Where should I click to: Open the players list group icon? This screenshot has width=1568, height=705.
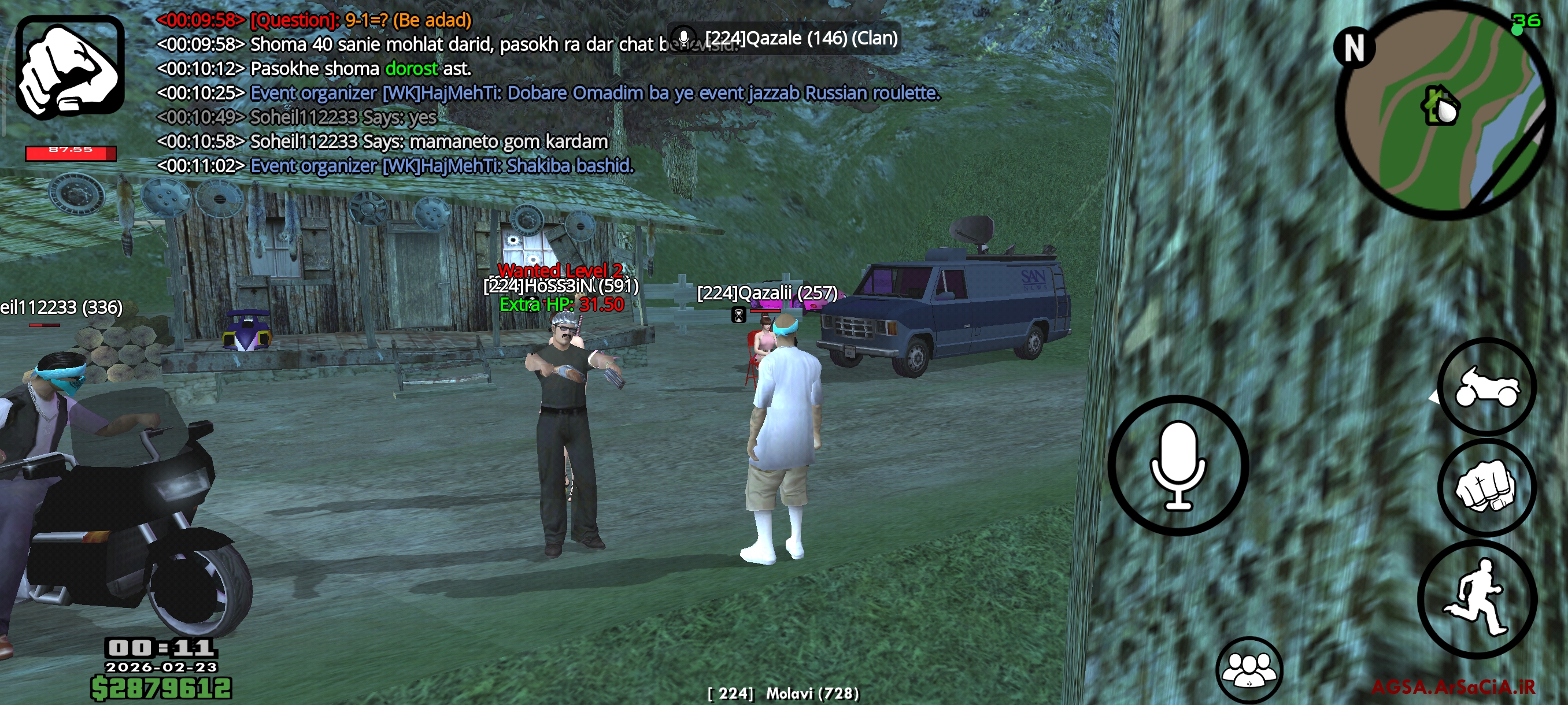(x=1249, y=669)
